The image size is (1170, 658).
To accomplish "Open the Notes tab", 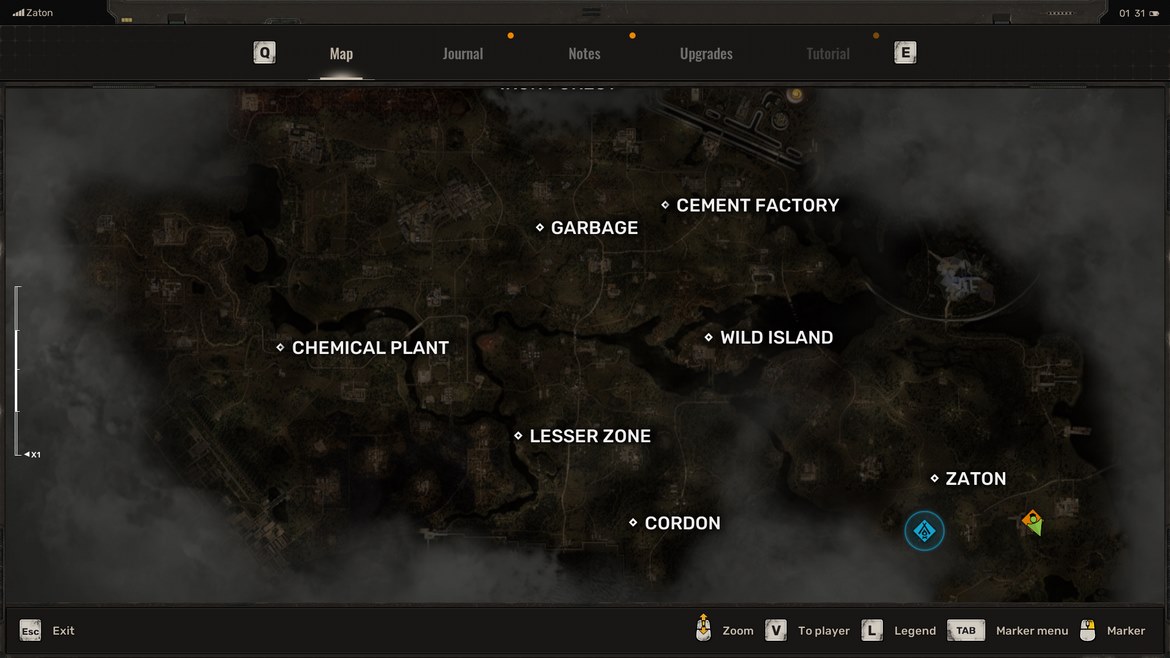I will [584, 54].
